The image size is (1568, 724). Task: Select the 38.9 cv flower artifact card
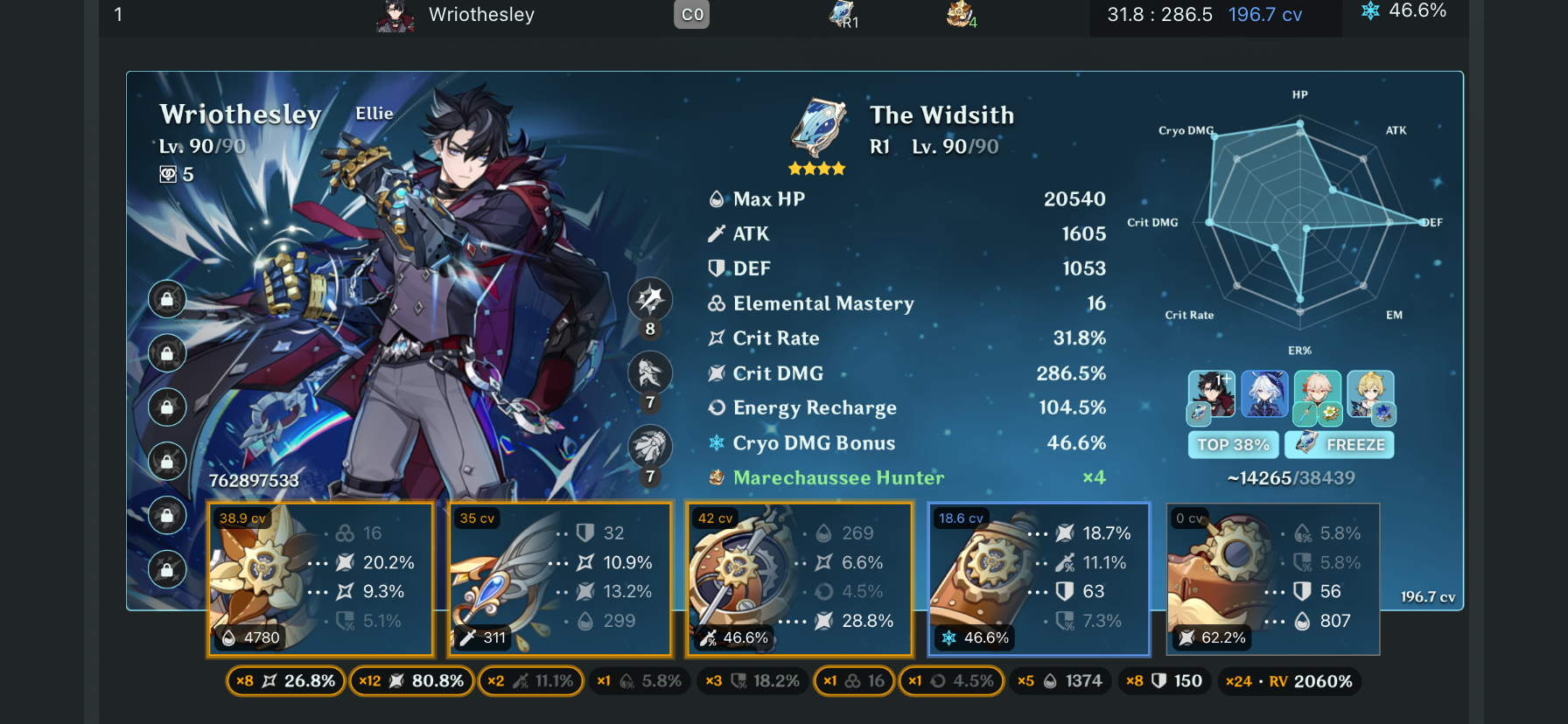pos(320,579)
